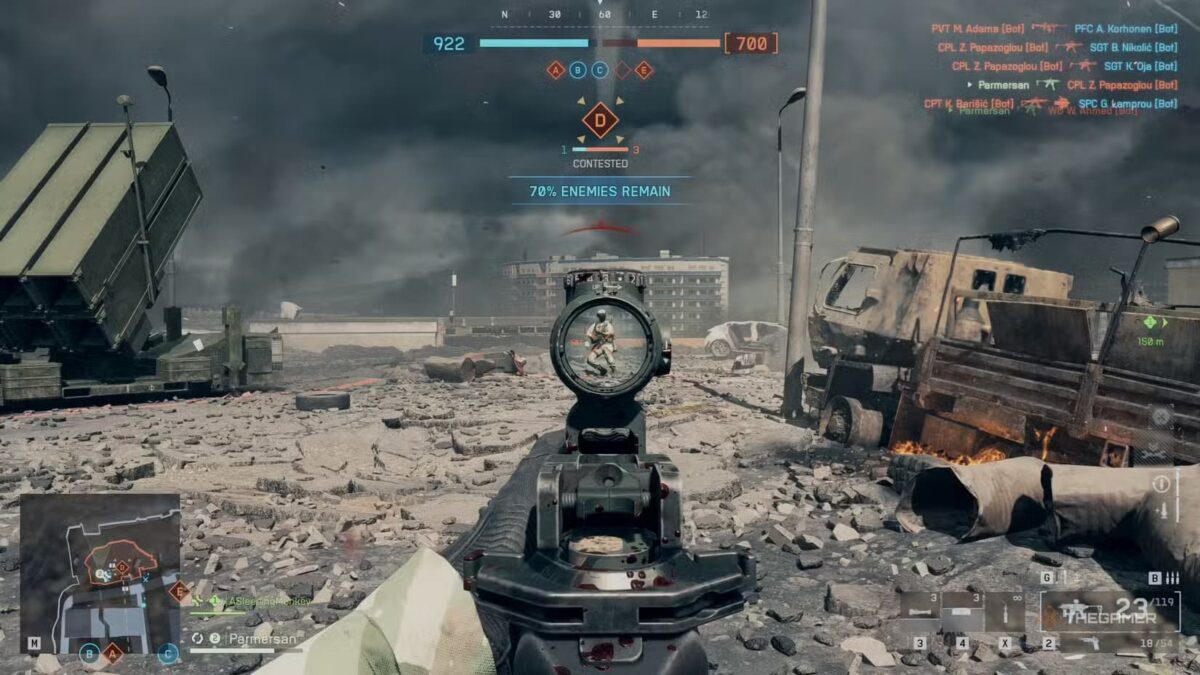The width and height of the screenshot is (1200, 675).
Task: Click the objective C marker on the minimap
Action: point(168,654)
